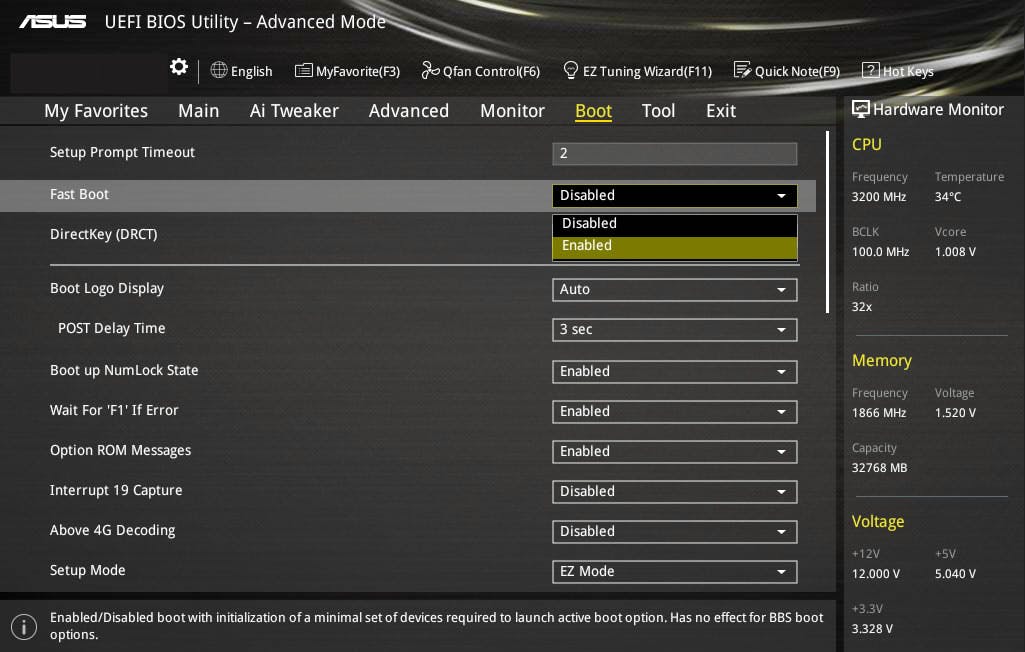Image resolution: width=1025 pixels, height=652 pixels.
Task: Open the Ai Tweaker tab
Action: click(x=294, y=111)
